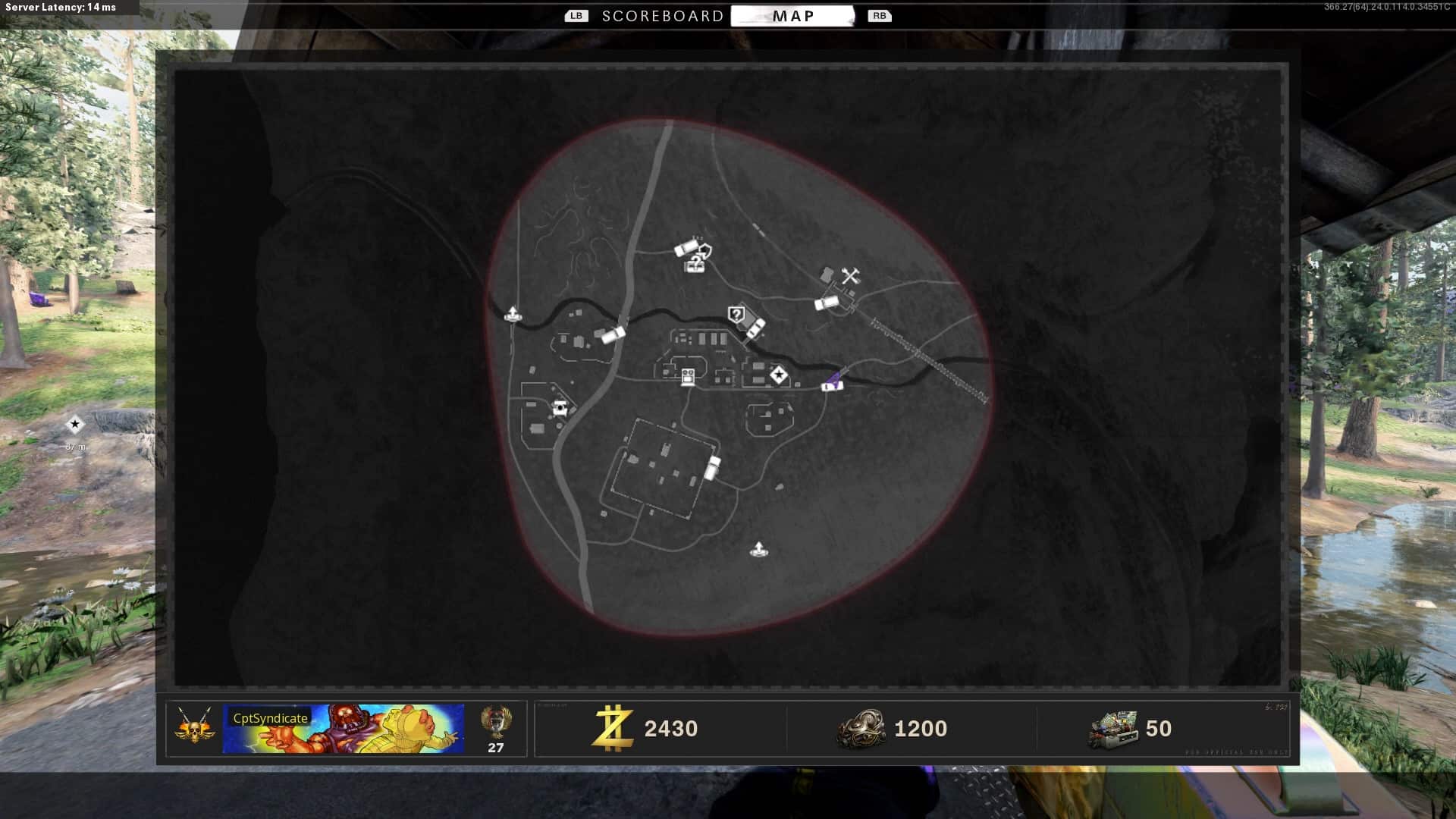Choose the machine marker in the central compound
Image resolution: width=1456 pixels, height=819 pixels.
(688, 377)
